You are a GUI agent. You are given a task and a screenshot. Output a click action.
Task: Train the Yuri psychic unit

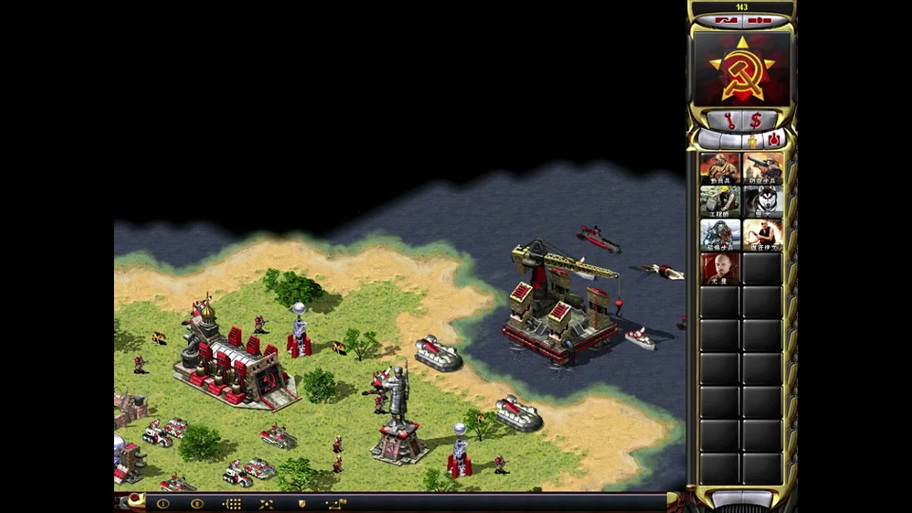(x=720, y=268)
